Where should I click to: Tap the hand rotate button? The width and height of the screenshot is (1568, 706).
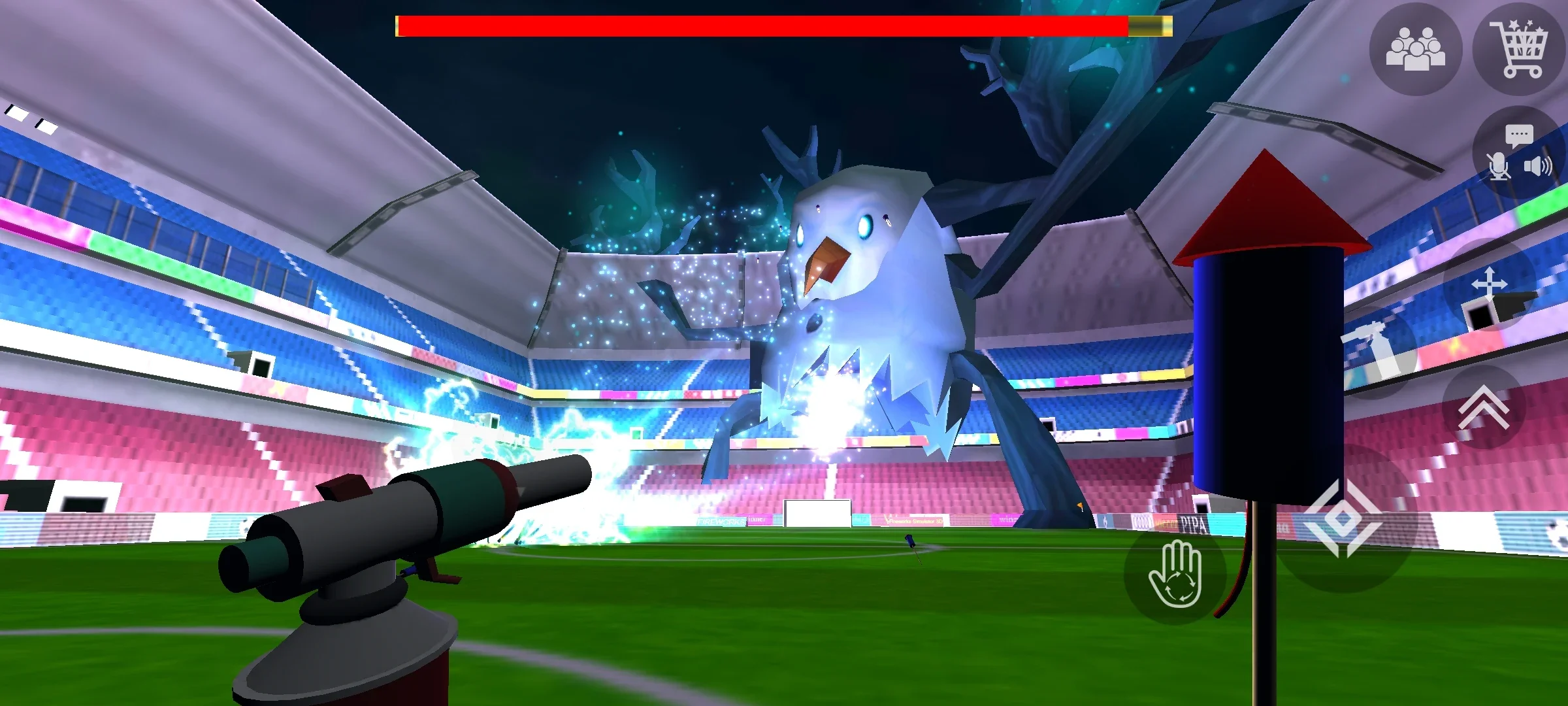coord(1175,573)
